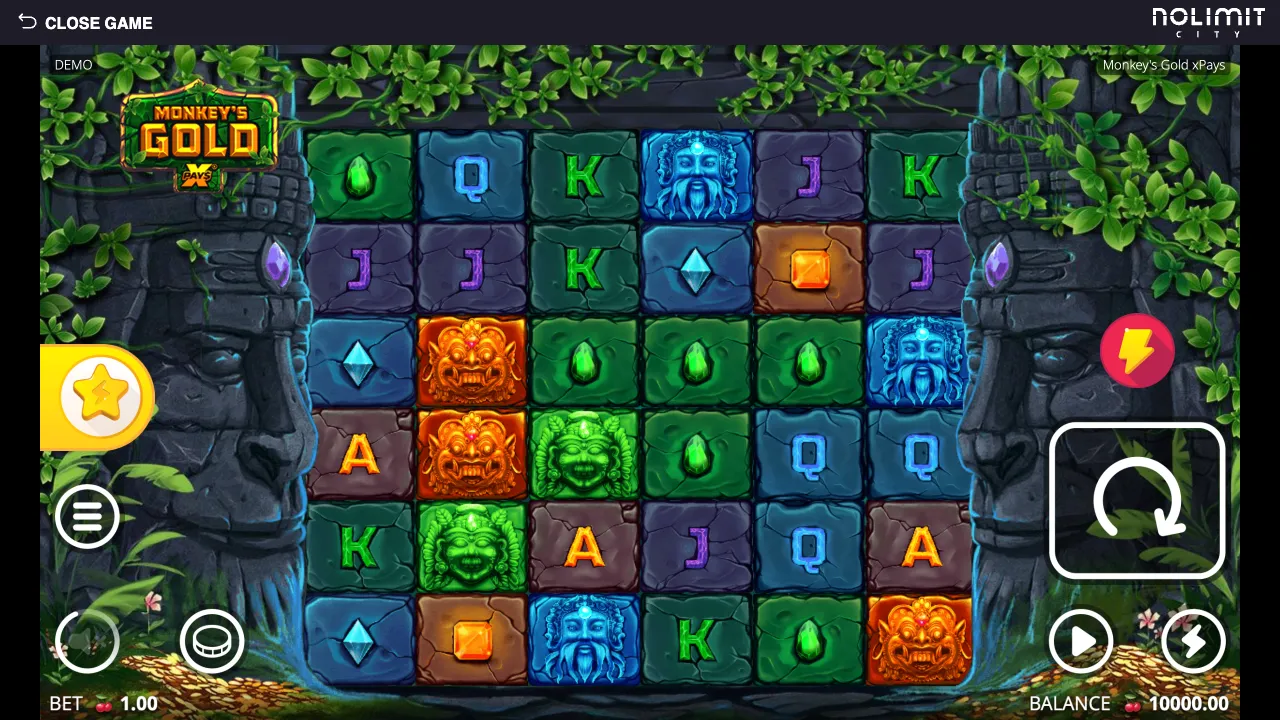Open the game menu
1280x720 pixels.
click(x=88, y=517)
